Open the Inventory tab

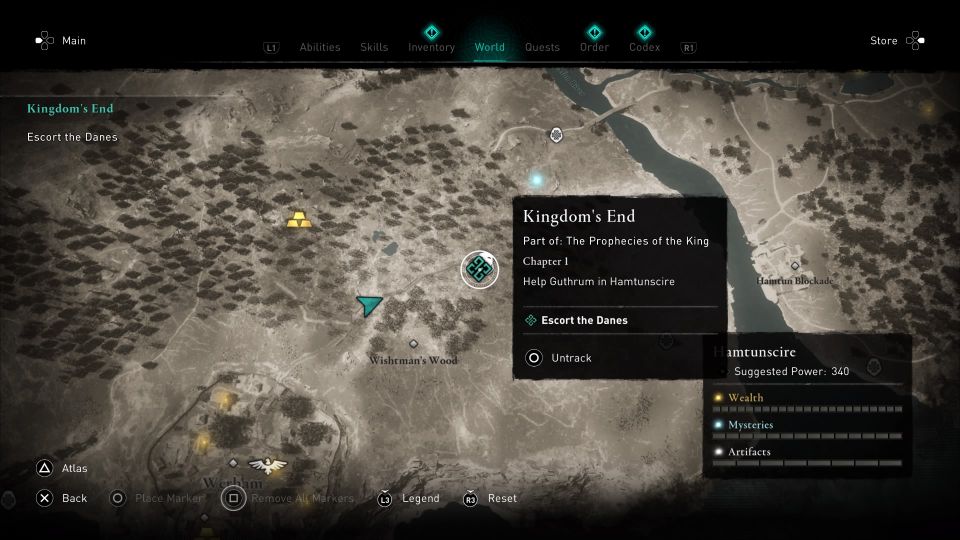click(x=431, y=47)
